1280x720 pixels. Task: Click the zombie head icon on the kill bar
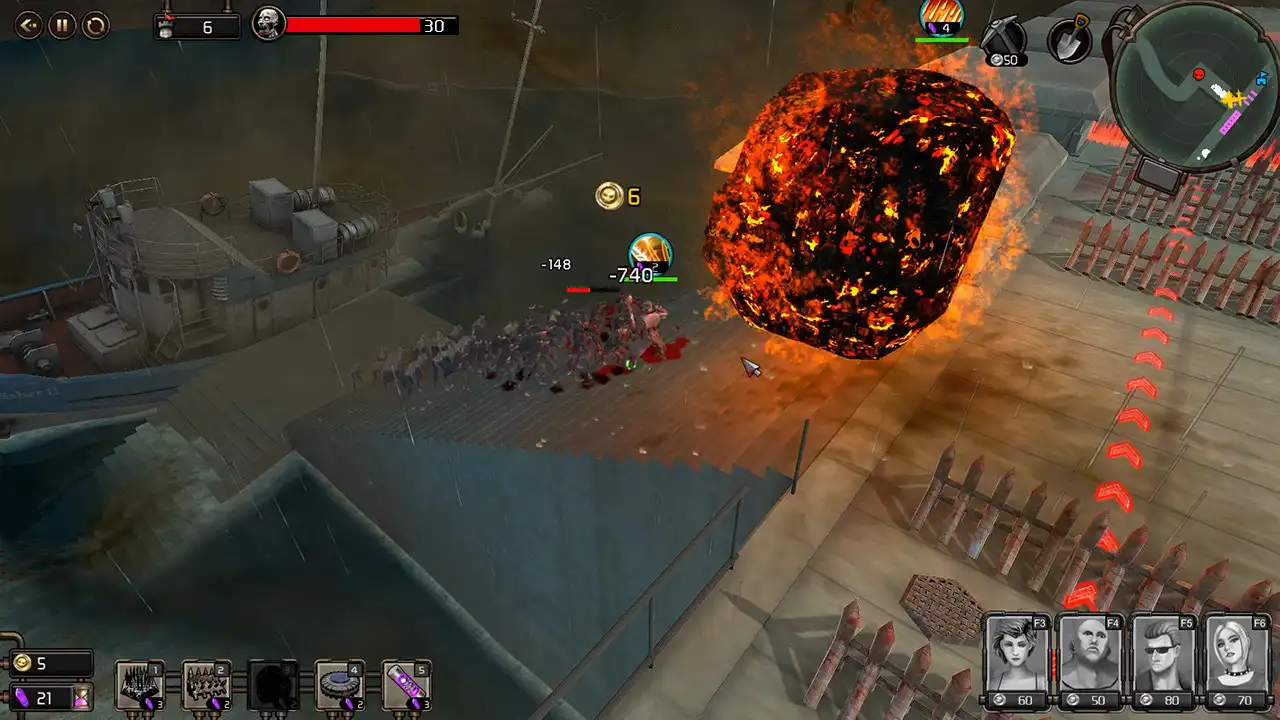click(x=268, y=24)
